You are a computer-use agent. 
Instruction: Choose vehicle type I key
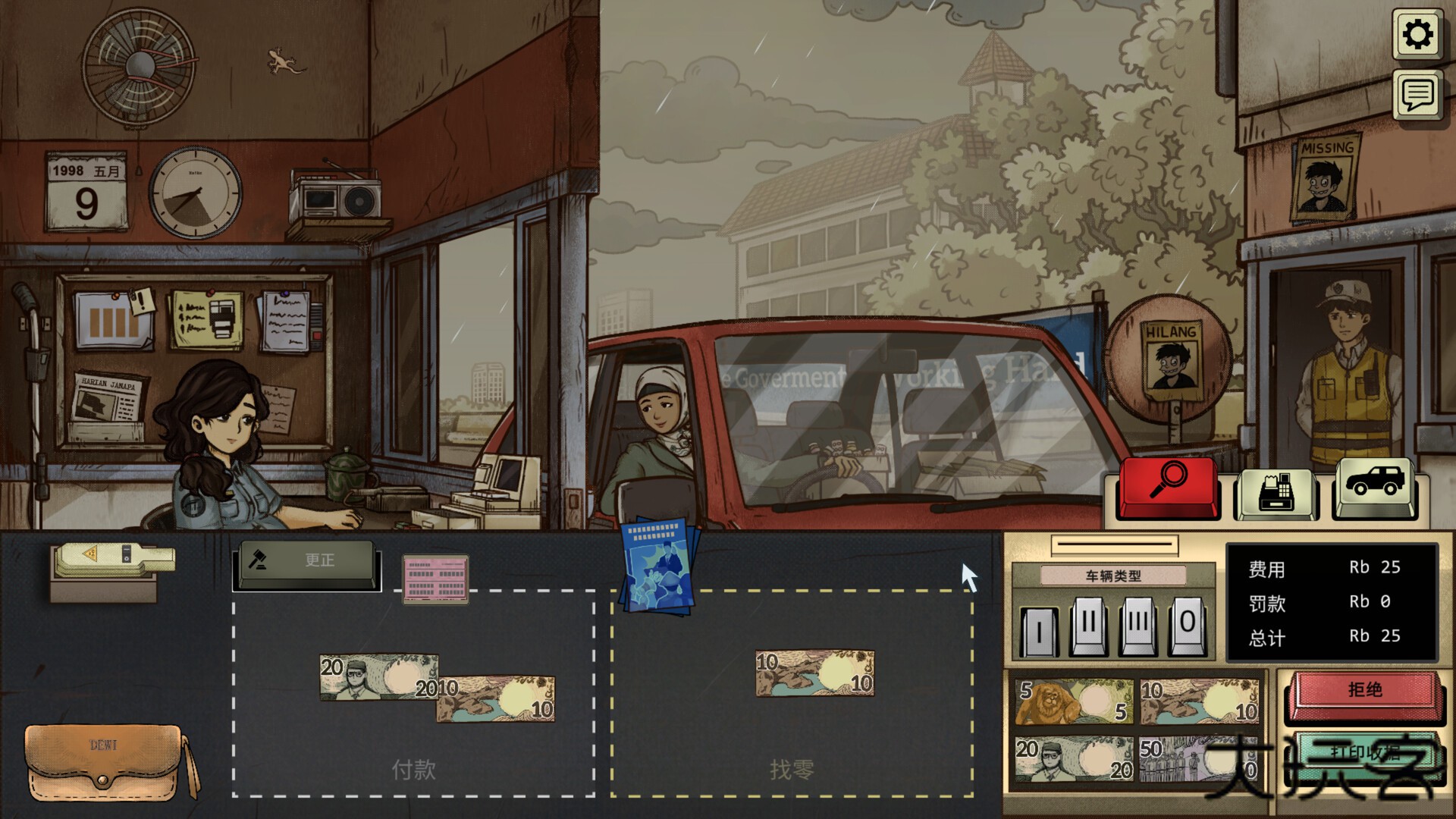[1039, 630]
